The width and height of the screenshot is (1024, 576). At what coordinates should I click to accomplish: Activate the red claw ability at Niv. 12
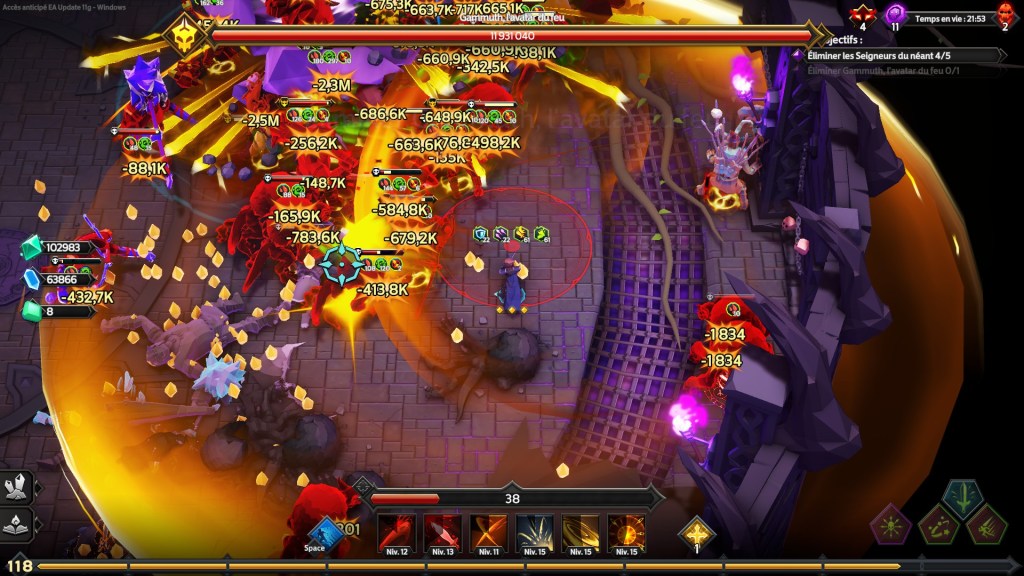point(396,534)
